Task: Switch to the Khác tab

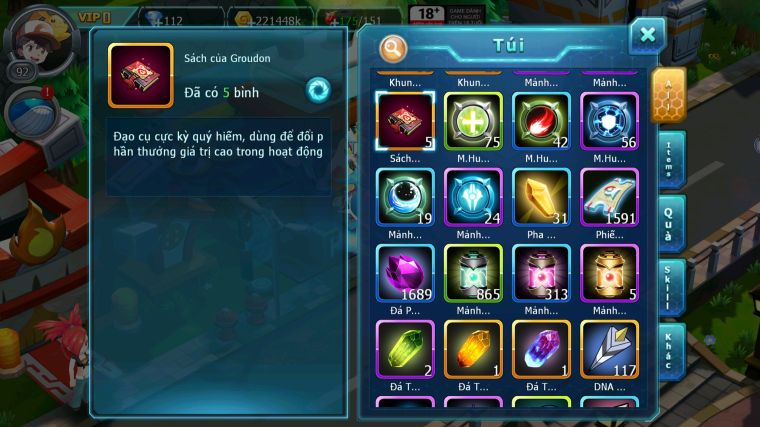Action: (670, 350)
